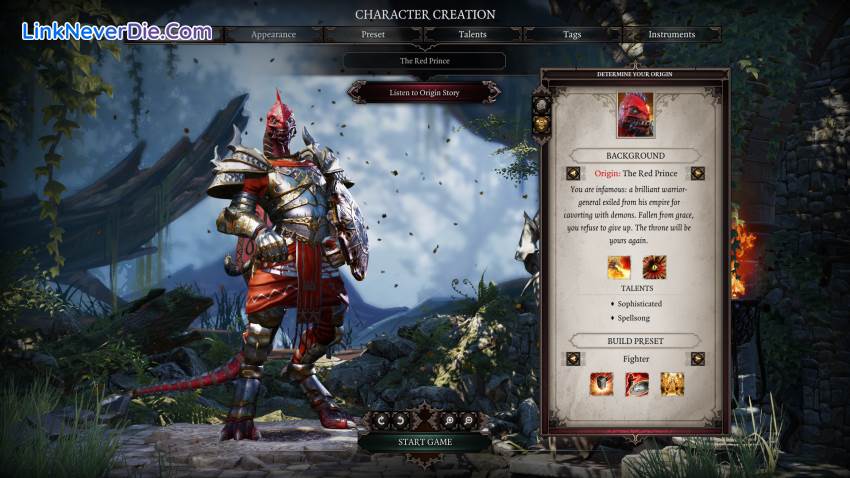Rotate the character clockwise

click(x=398, y=420)
